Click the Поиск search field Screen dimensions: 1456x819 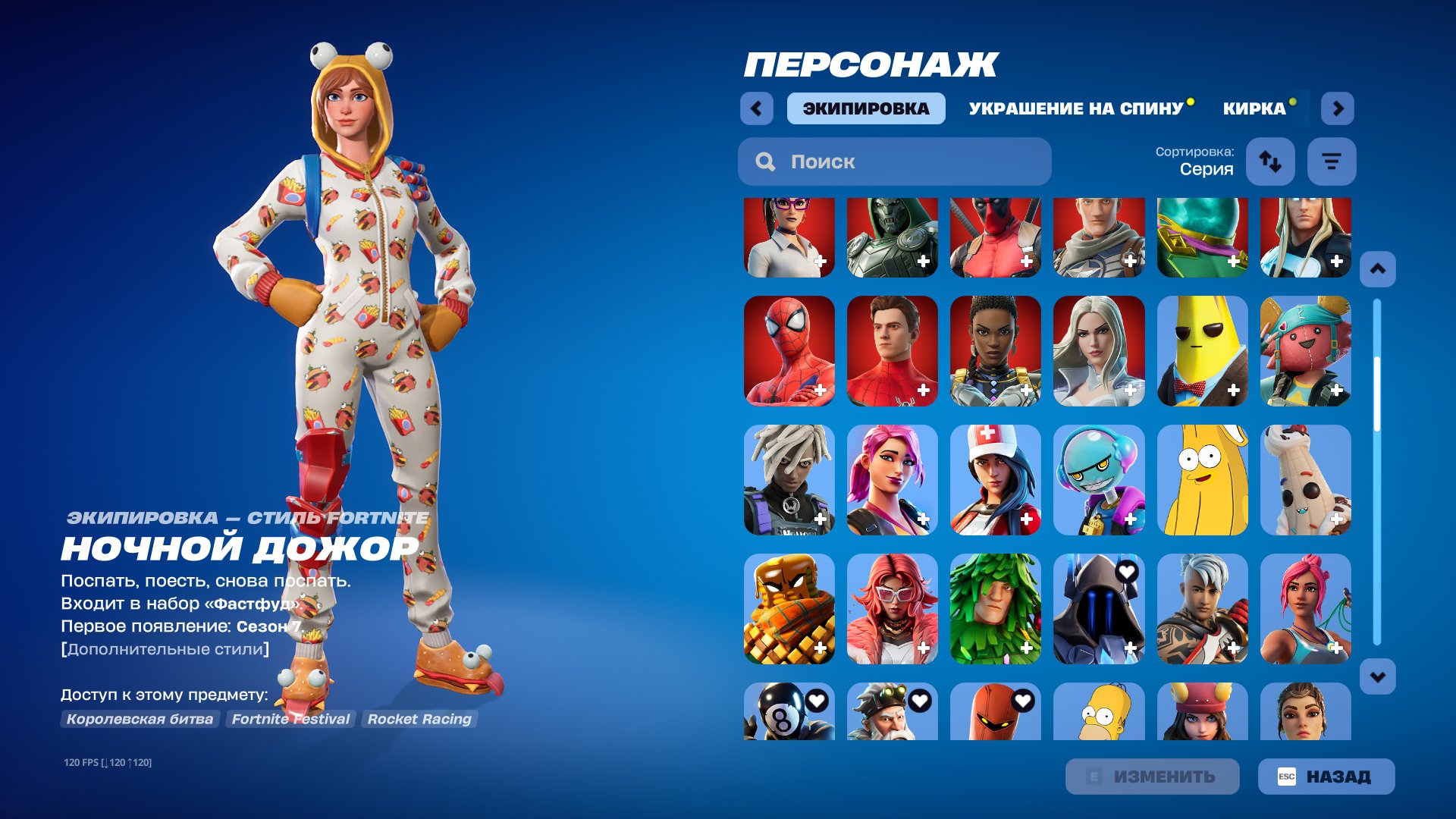895,162
